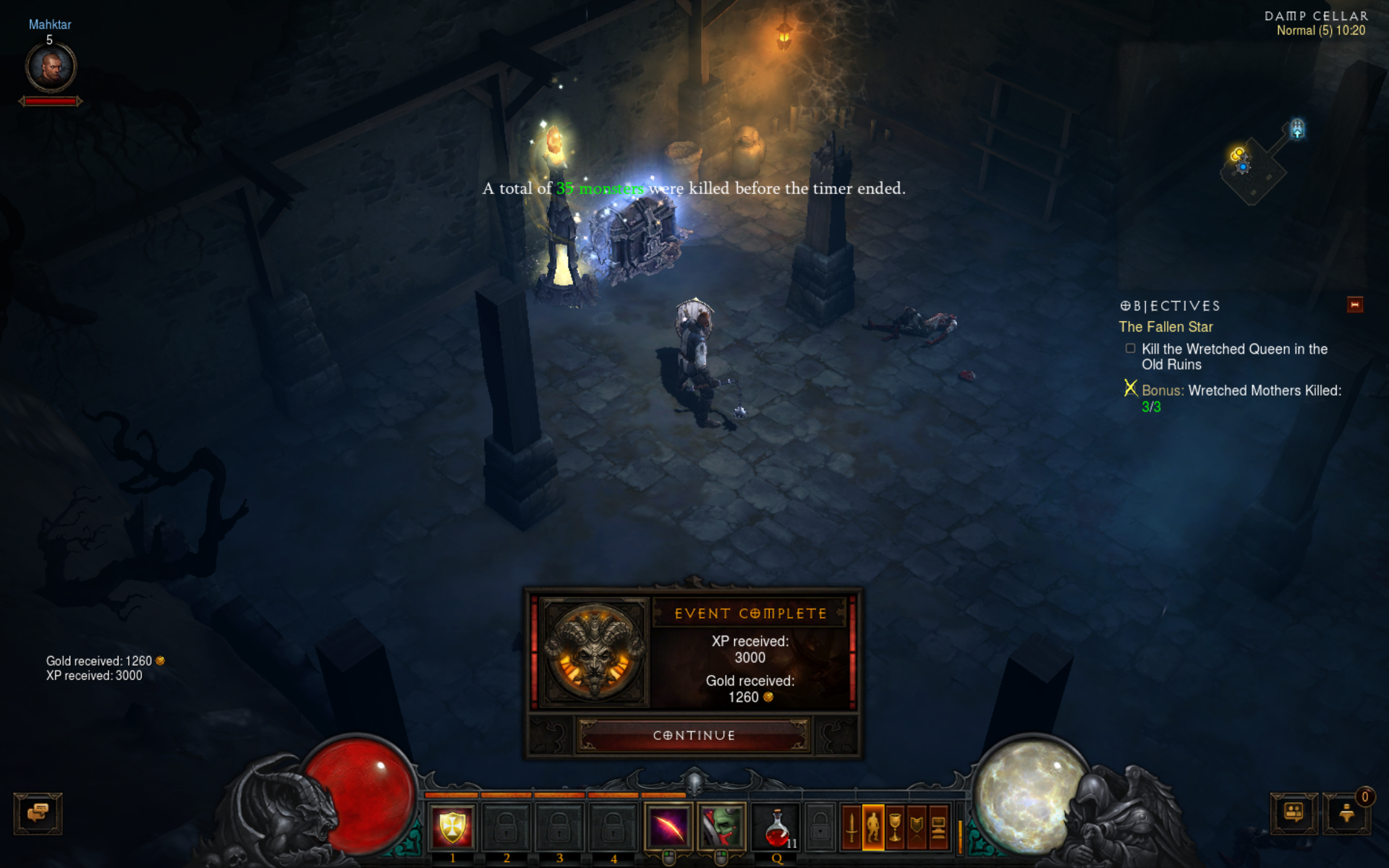Click Mahktar's character portrait

pyautogui.click(x=51, y=67)
